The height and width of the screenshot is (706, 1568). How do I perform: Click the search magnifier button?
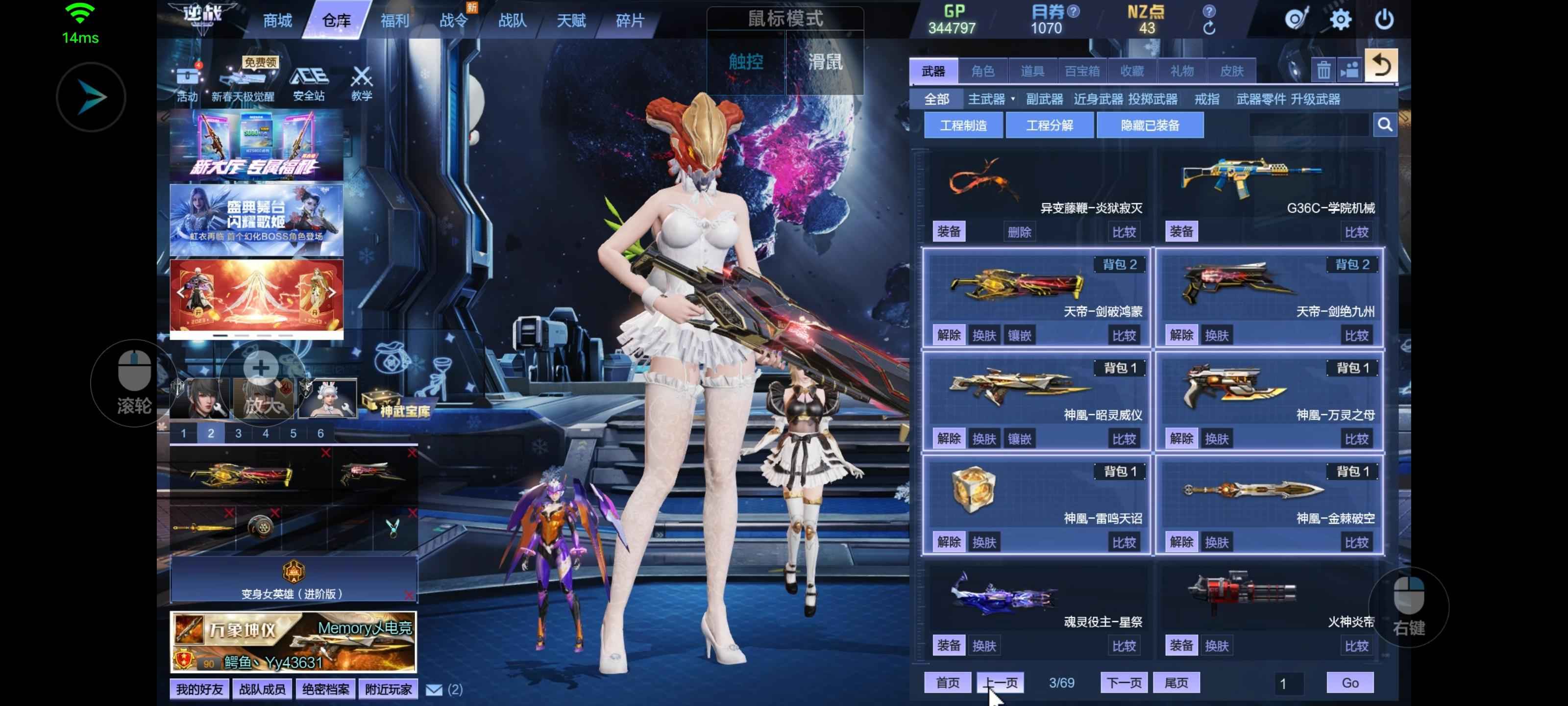click(1385, 125)
